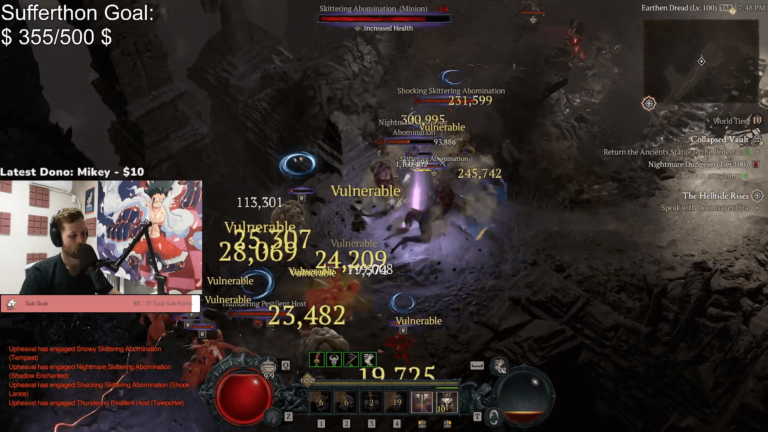
Task: Click the streamer webcam overlay
Action: point(101,237)
